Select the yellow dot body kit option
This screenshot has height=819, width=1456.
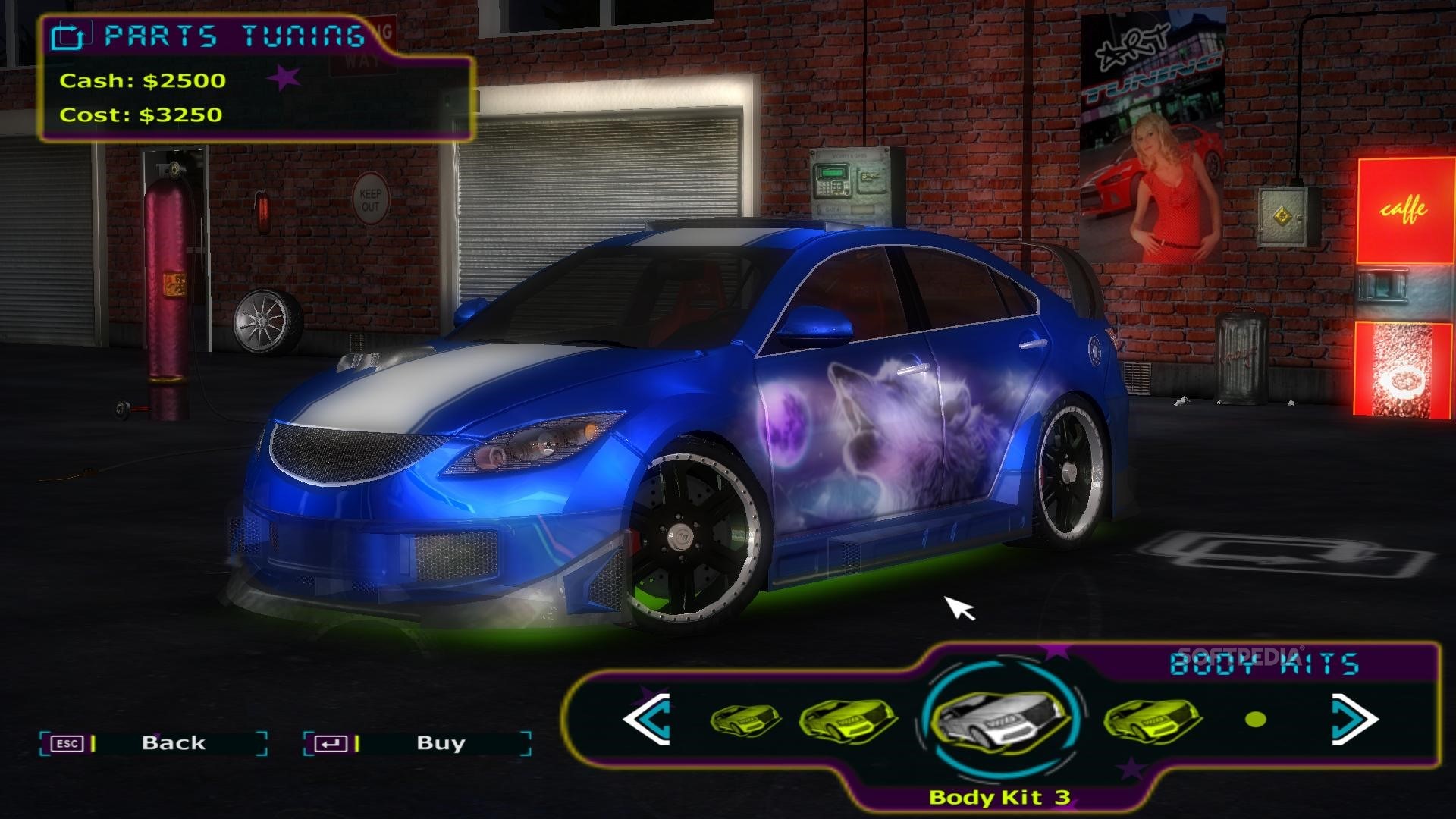1256,719
